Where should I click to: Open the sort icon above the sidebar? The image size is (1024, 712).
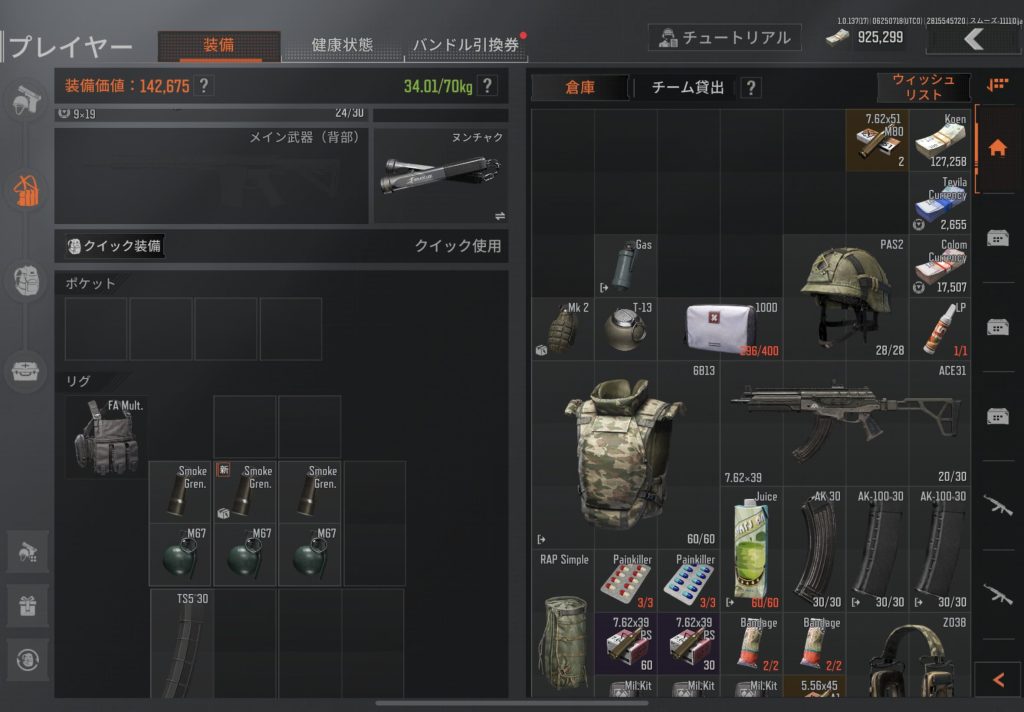(997, 86)
